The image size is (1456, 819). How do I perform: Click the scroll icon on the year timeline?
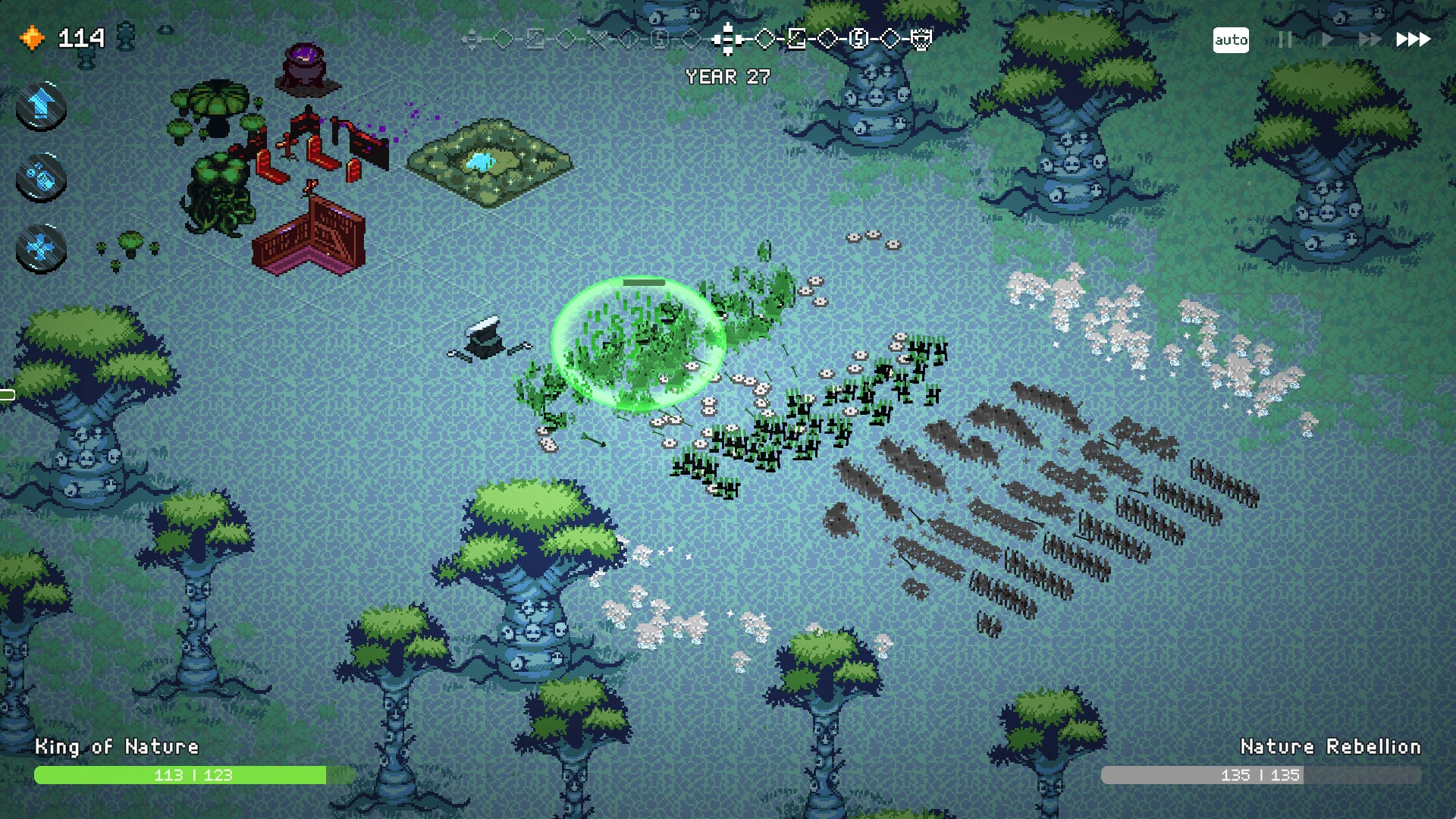click(x=795, y=39)
